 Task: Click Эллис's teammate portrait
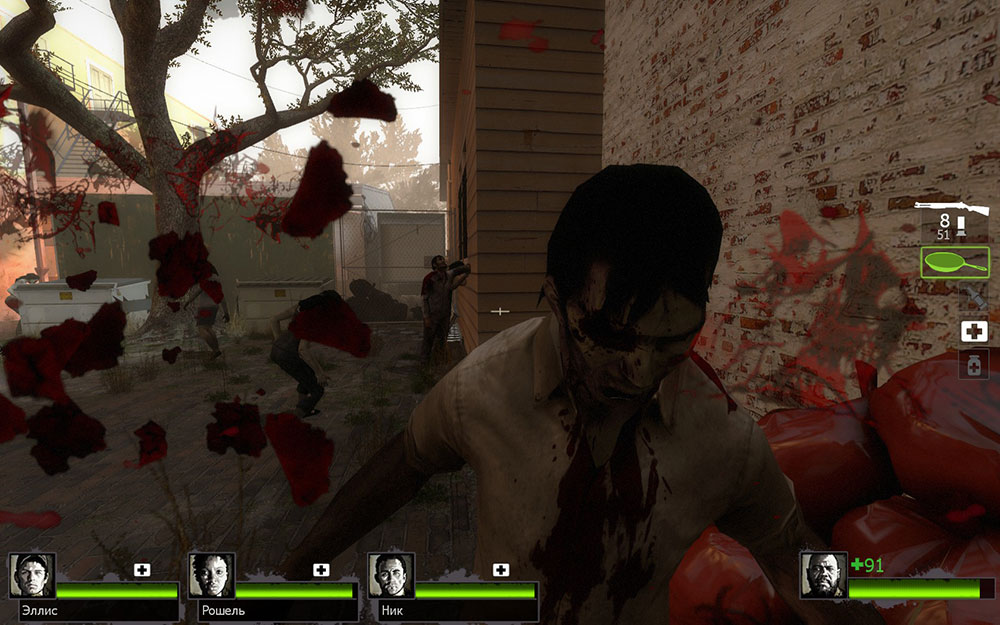tap(32, 575)
